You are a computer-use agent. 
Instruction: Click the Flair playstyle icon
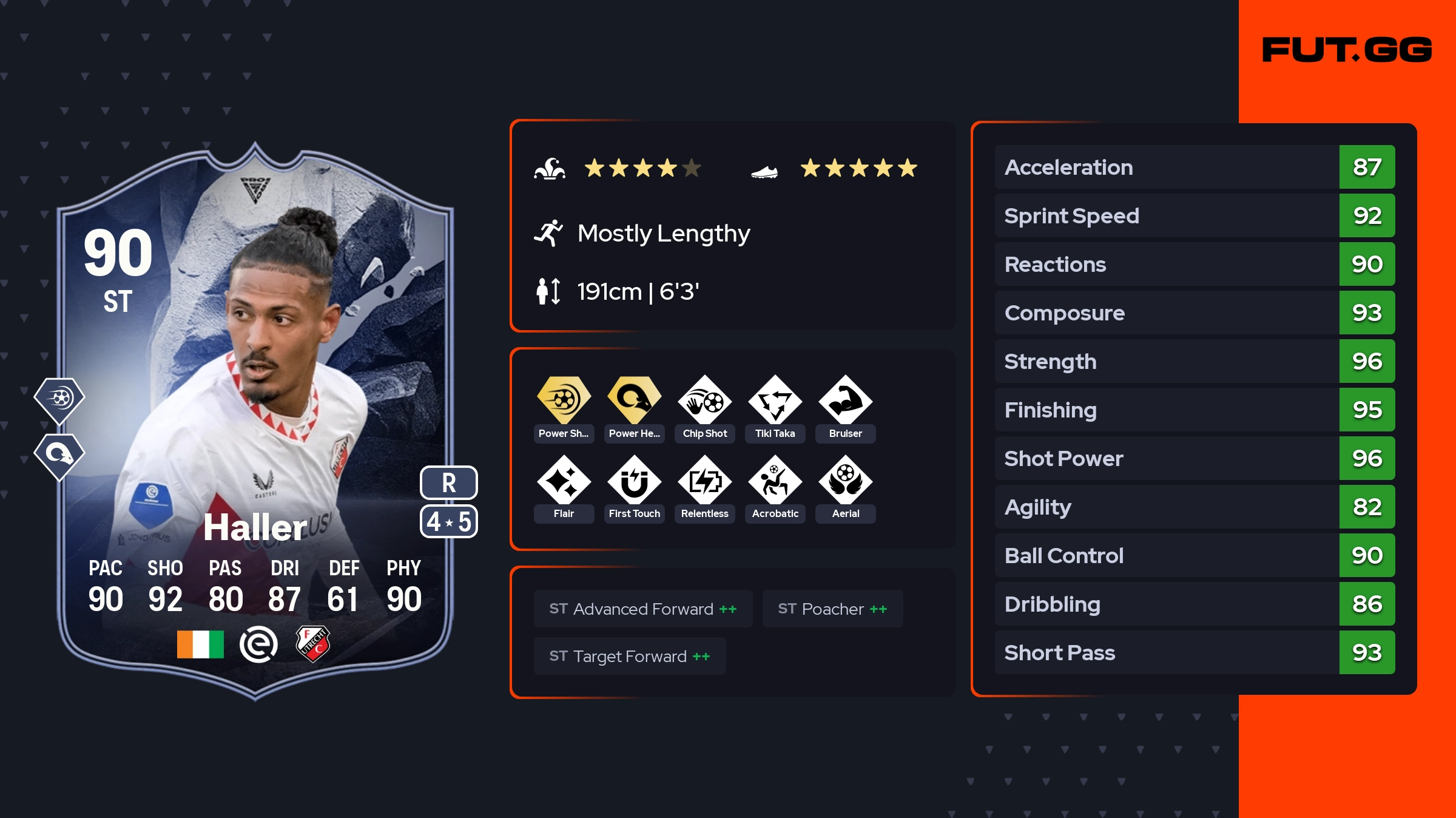click(x=564, y=481)
